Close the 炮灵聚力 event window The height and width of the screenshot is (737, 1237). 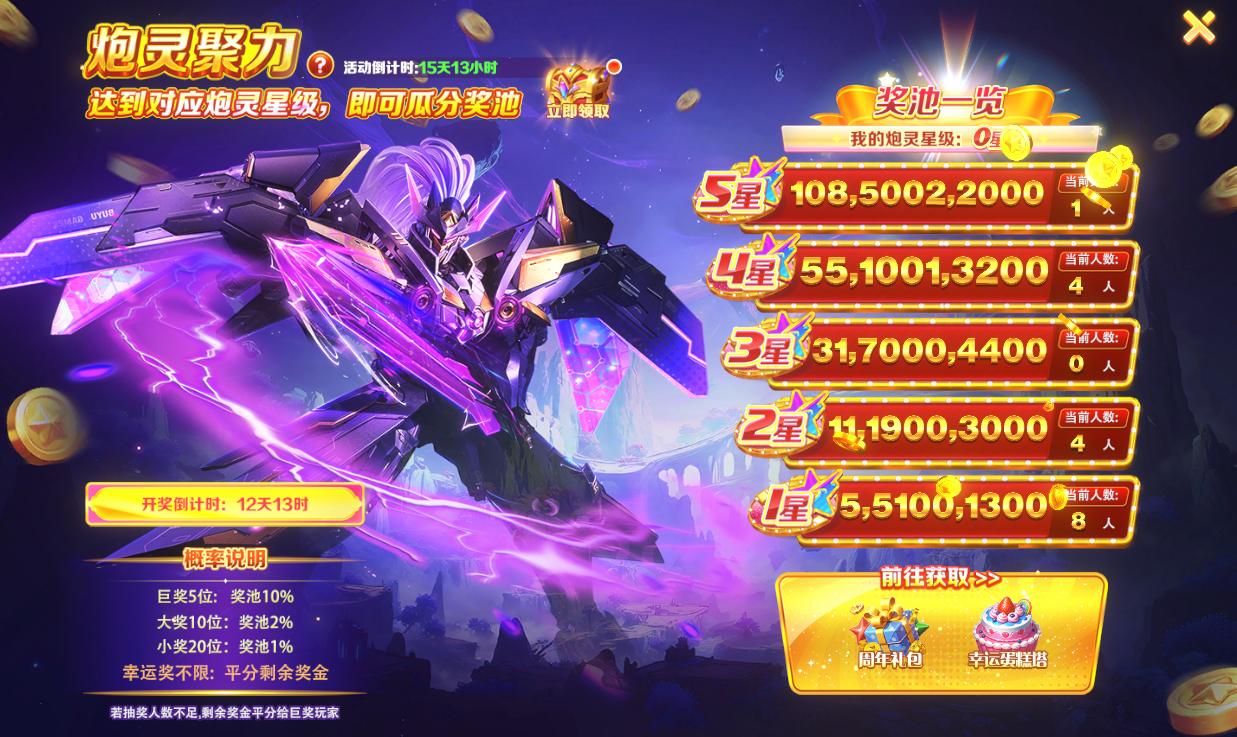pyautogui.click(x=1198, y=28)
